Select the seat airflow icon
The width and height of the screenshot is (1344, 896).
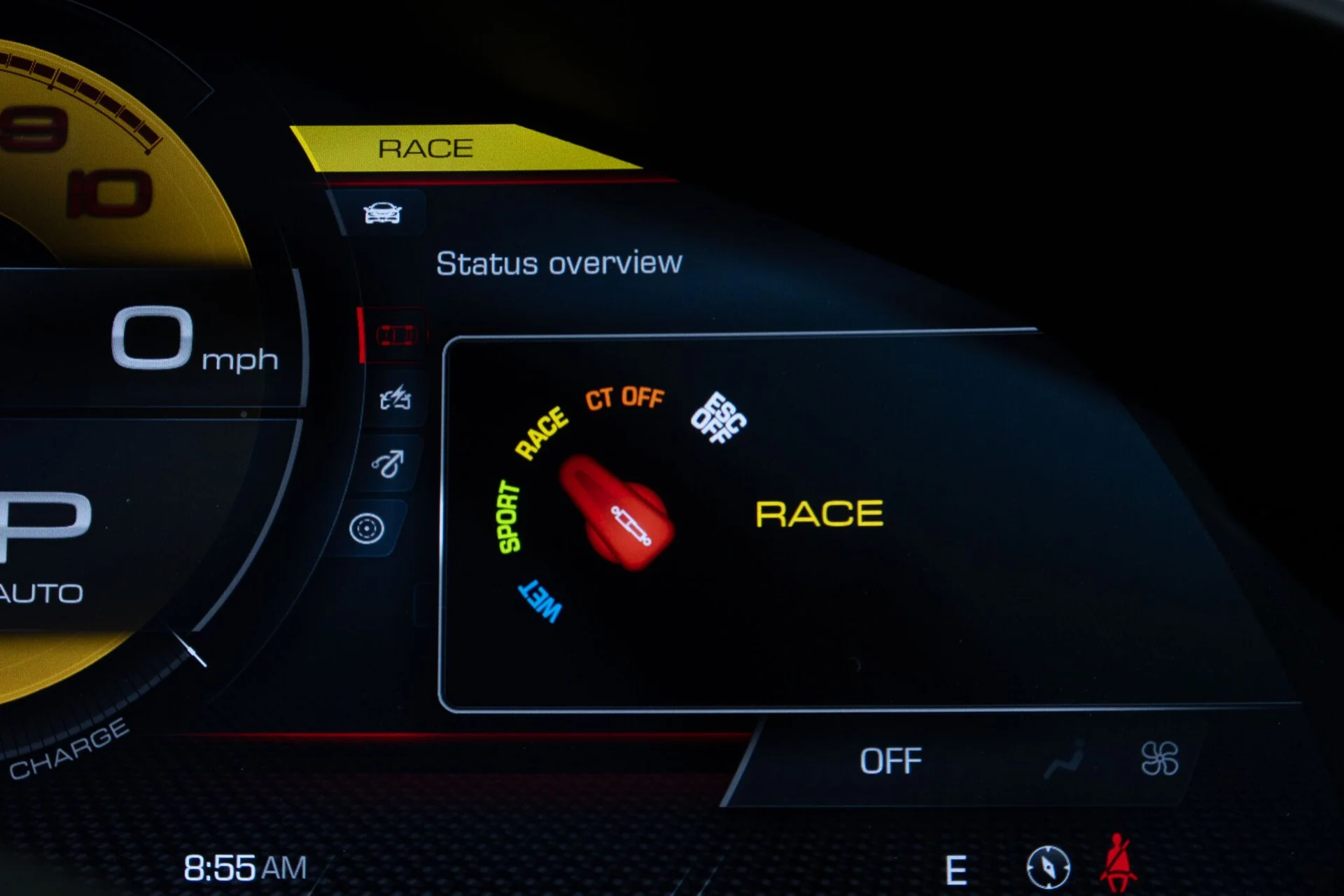(1064, 760)
